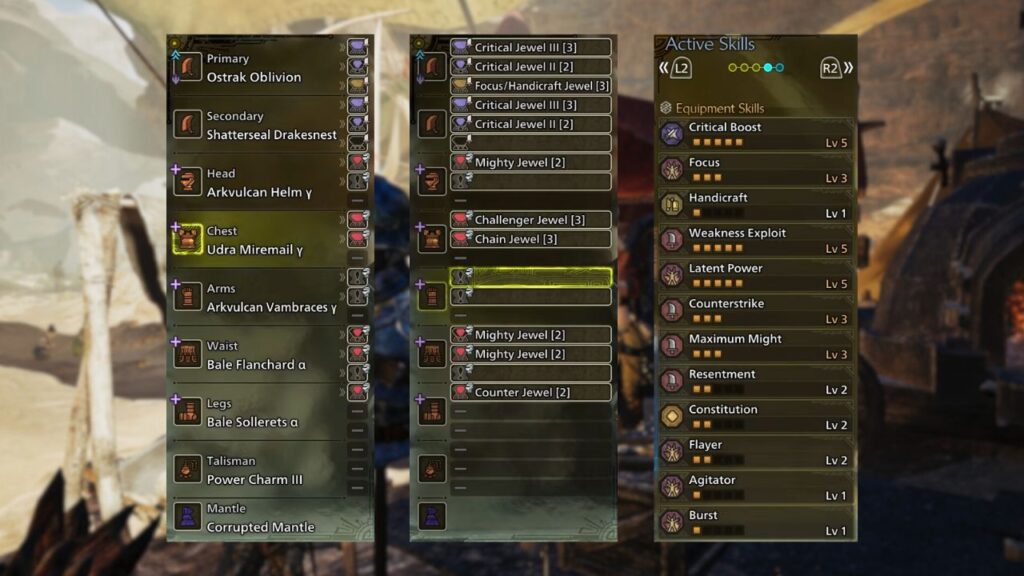
Task: Select the Primary weapon Ostrak Oblivion
Action: click(x=254, y=68)
